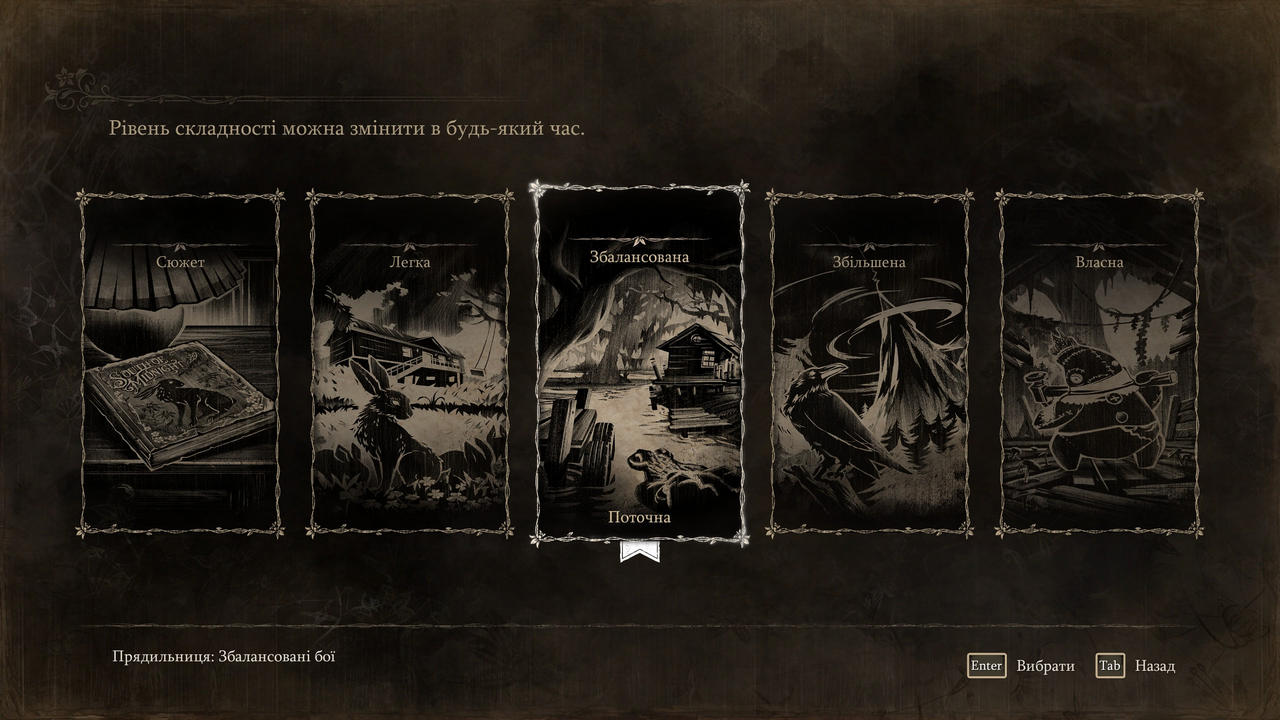
Task: Go back using the Назад button
Action: [x=1136, y=666]
